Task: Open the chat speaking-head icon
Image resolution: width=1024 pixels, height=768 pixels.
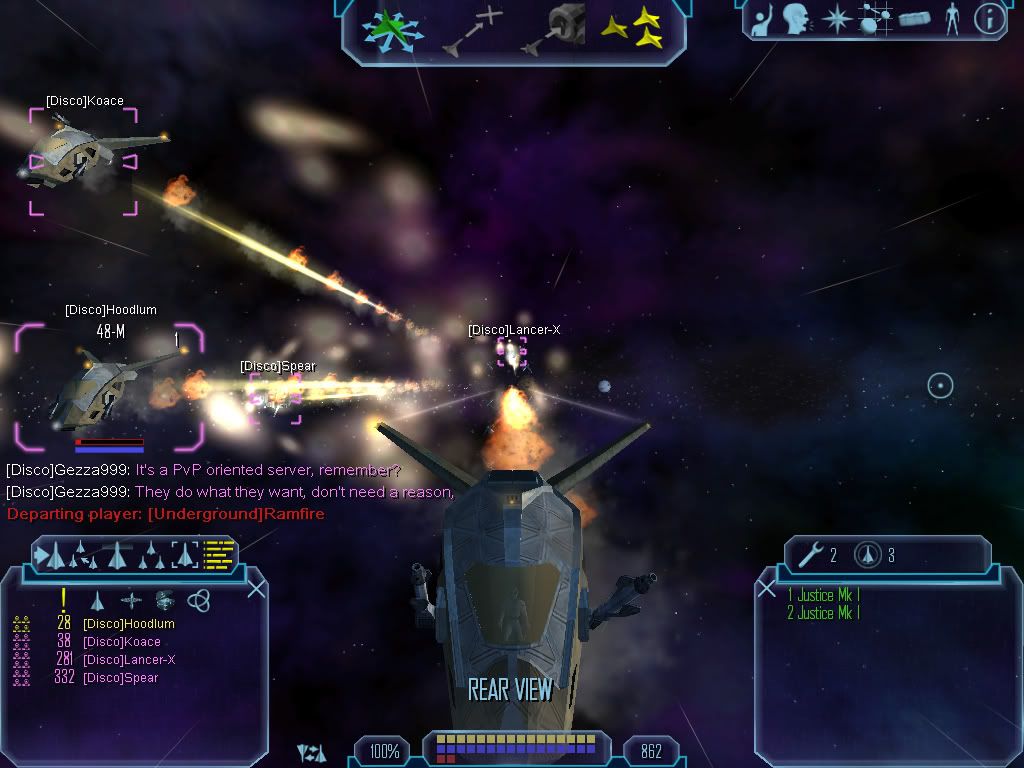Action: 795,19
